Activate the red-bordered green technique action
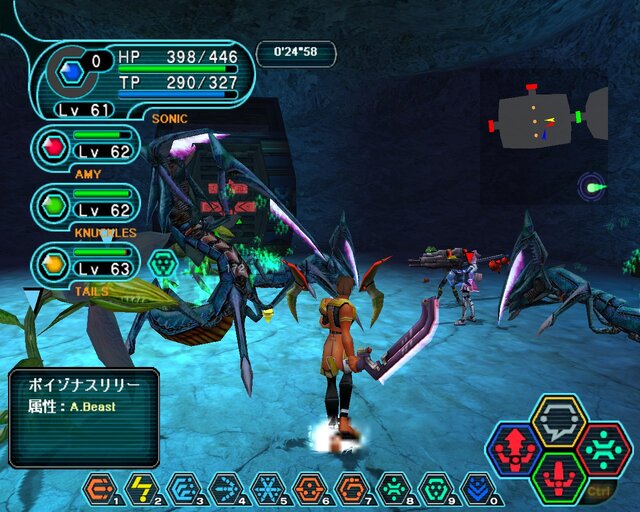This screenshot has height=512, width=640. (603, 450)
